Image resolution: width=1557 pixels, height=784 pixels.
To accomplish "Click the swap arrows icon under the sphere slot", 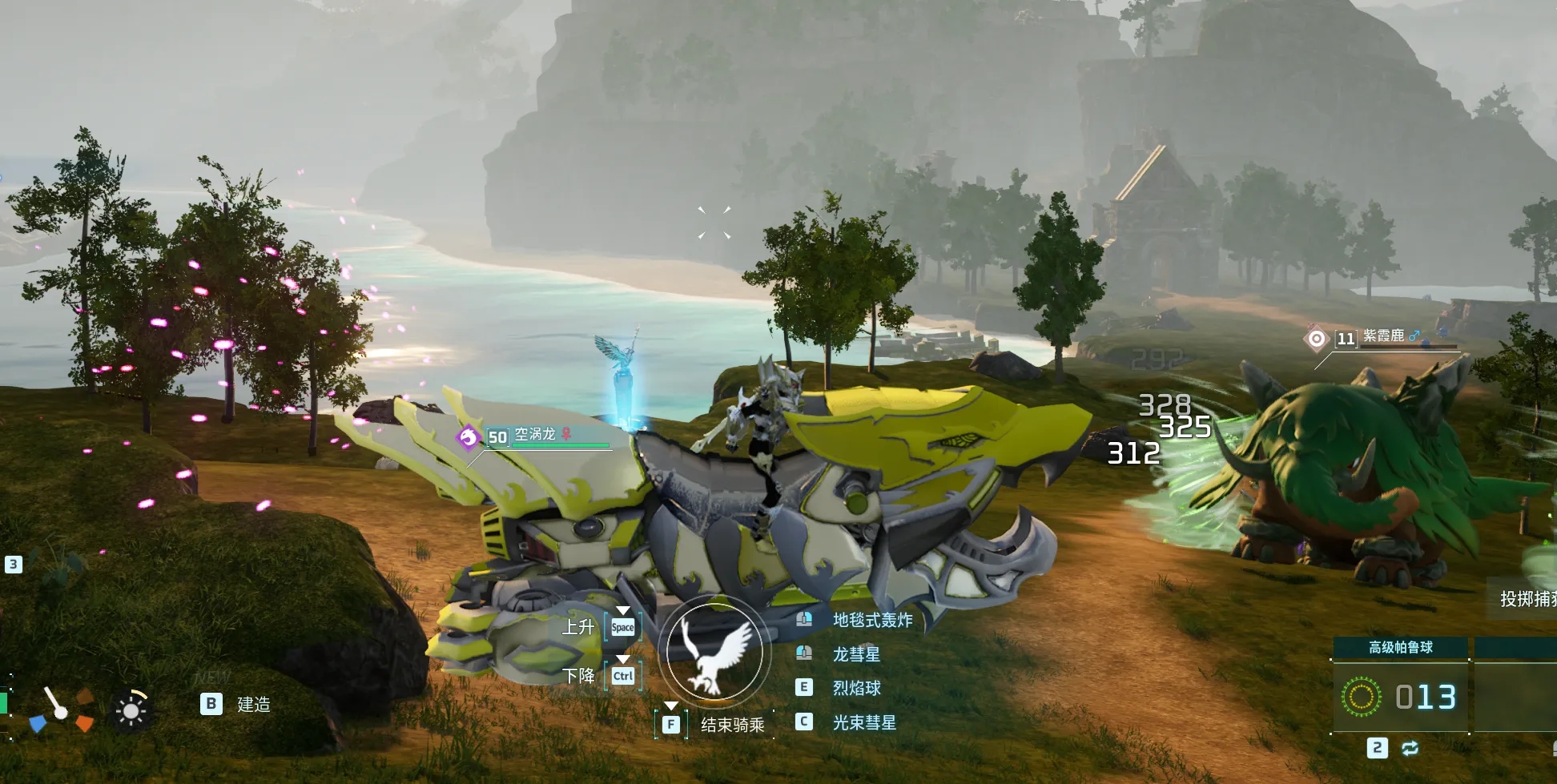I will click(x=1410, y=748).
